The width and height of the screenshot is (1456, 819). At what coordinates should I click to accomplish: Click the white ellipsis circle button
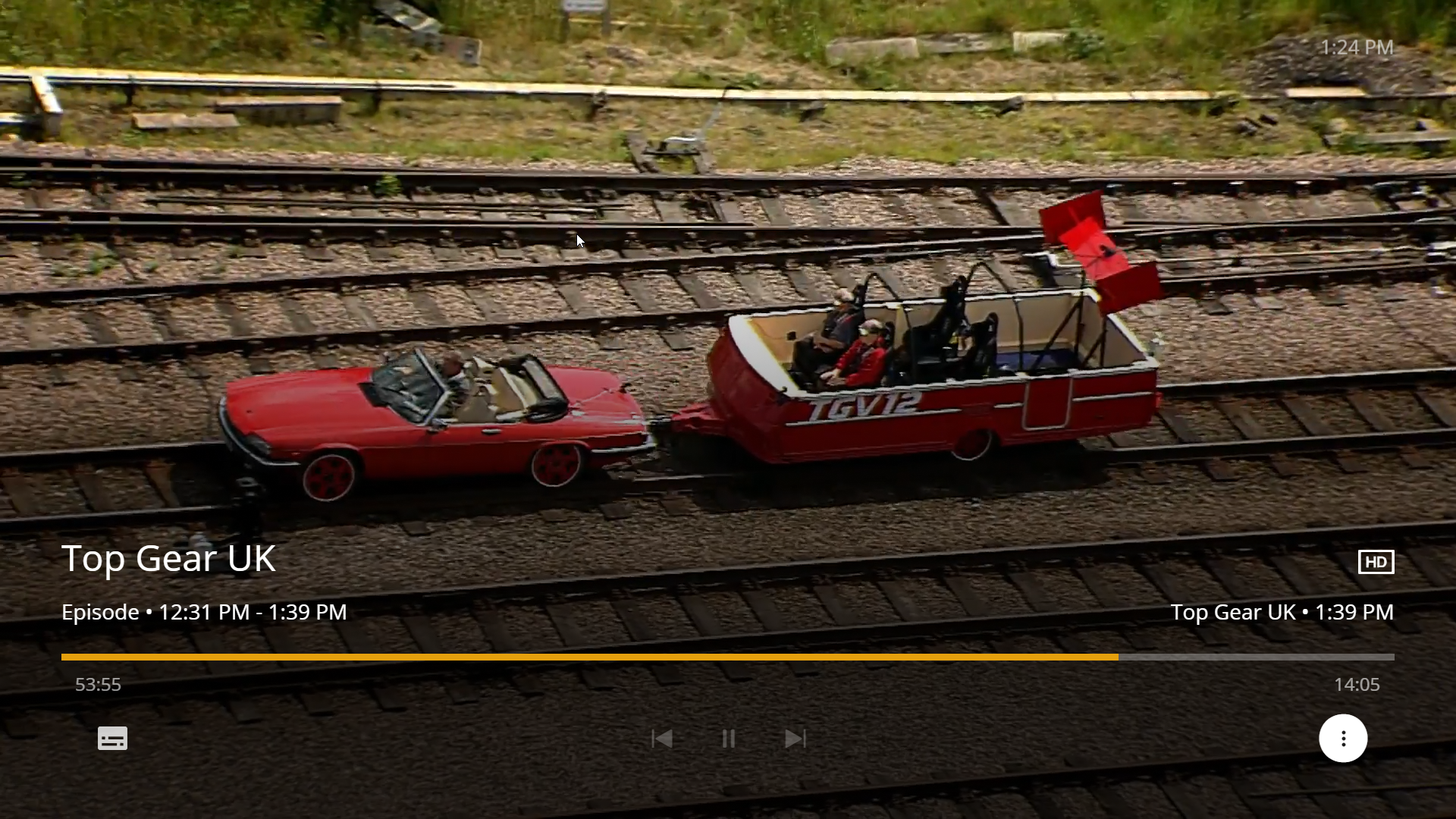[1342, 738]
